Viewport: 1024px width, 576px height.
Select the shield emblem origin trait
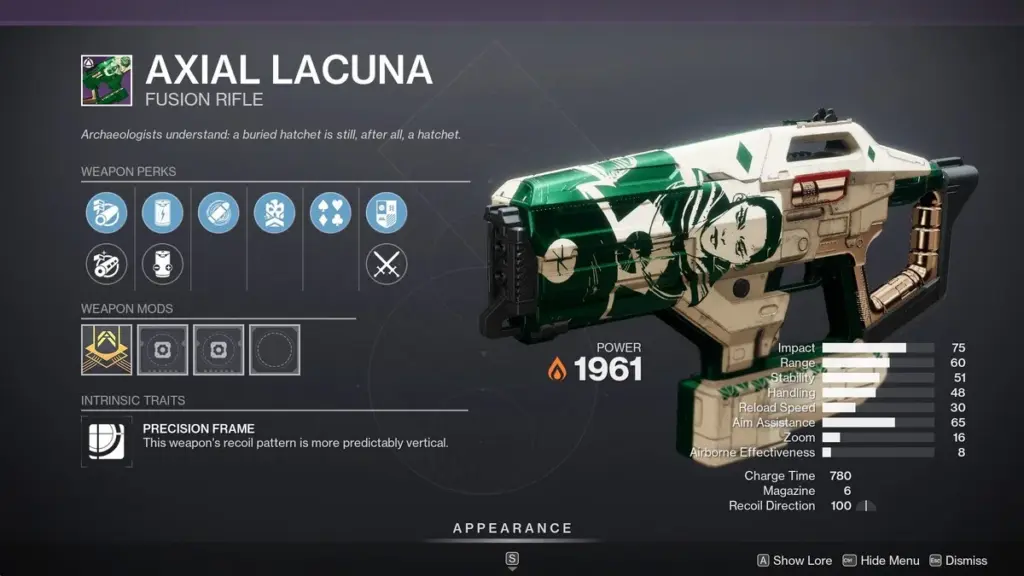386,213
